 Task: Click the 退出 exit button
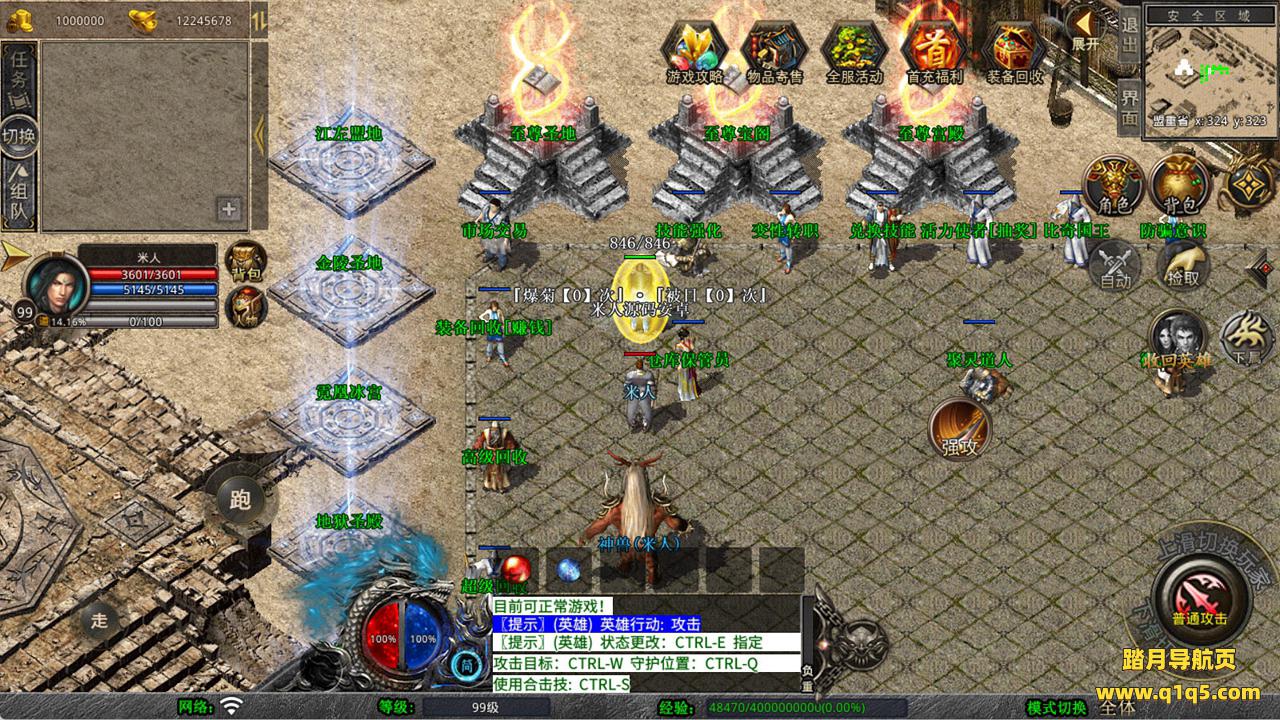coord(1129,35)
